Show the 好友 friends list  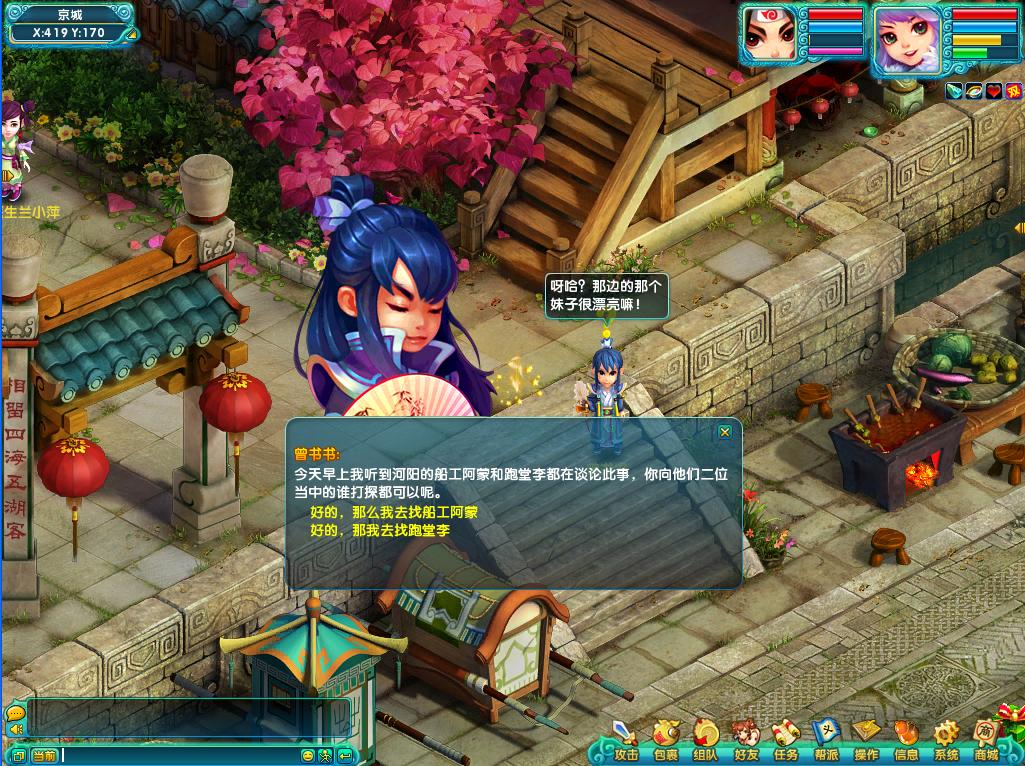[746, 739]
